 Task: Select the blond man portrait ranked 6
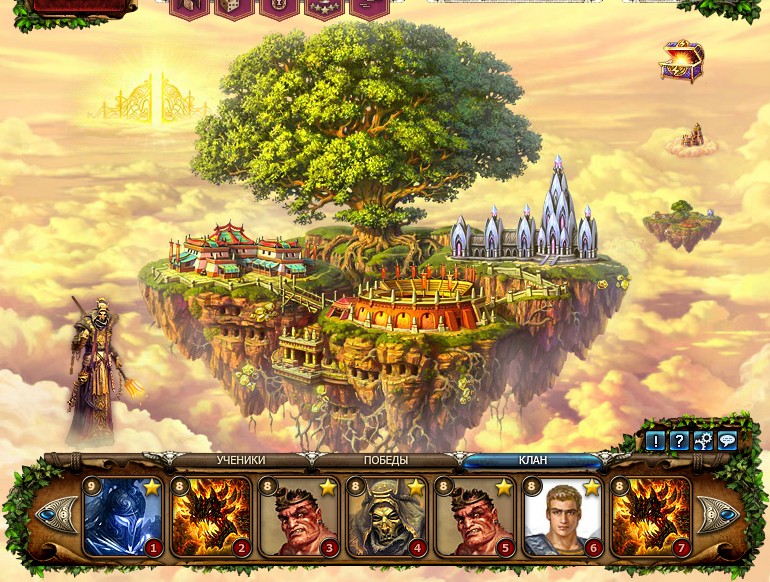pyautogui.click(x=562, y=516)
